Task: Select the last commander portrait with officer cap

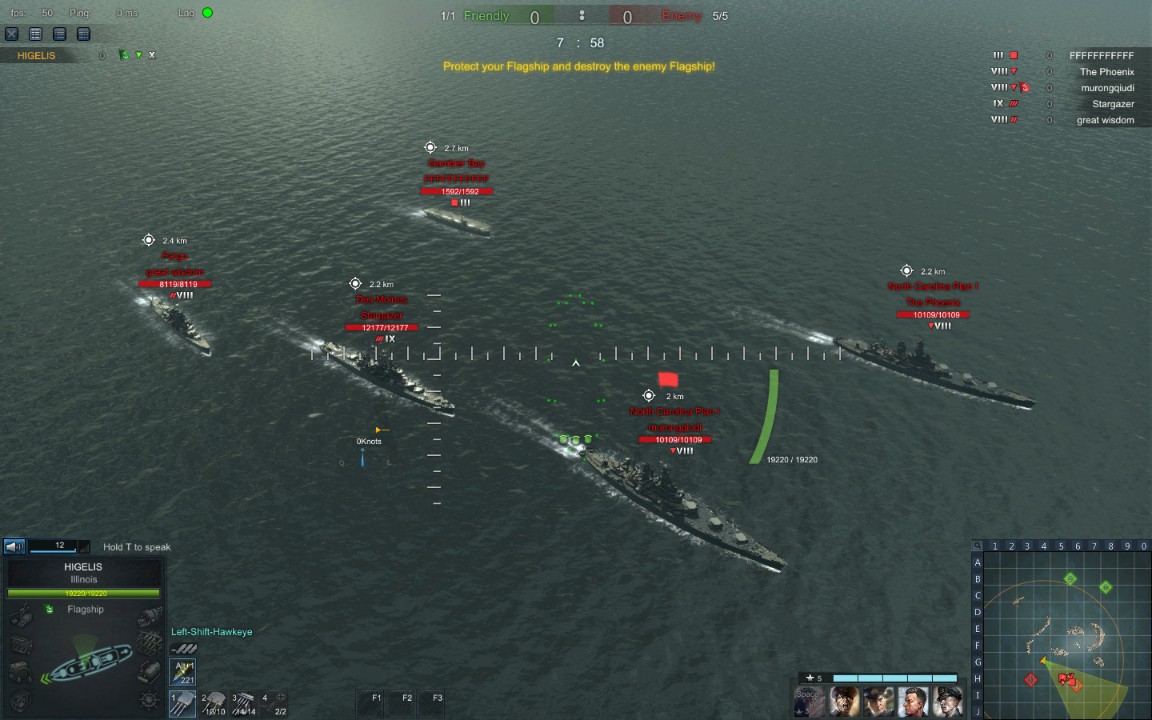Action: 948,701
